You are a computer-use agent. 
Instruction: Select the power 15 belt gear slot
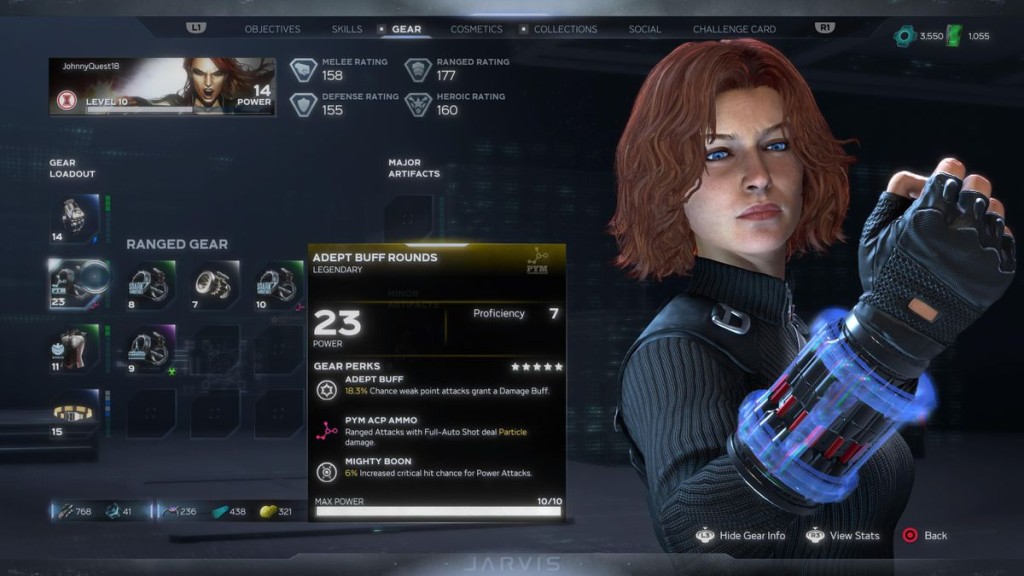74,413
